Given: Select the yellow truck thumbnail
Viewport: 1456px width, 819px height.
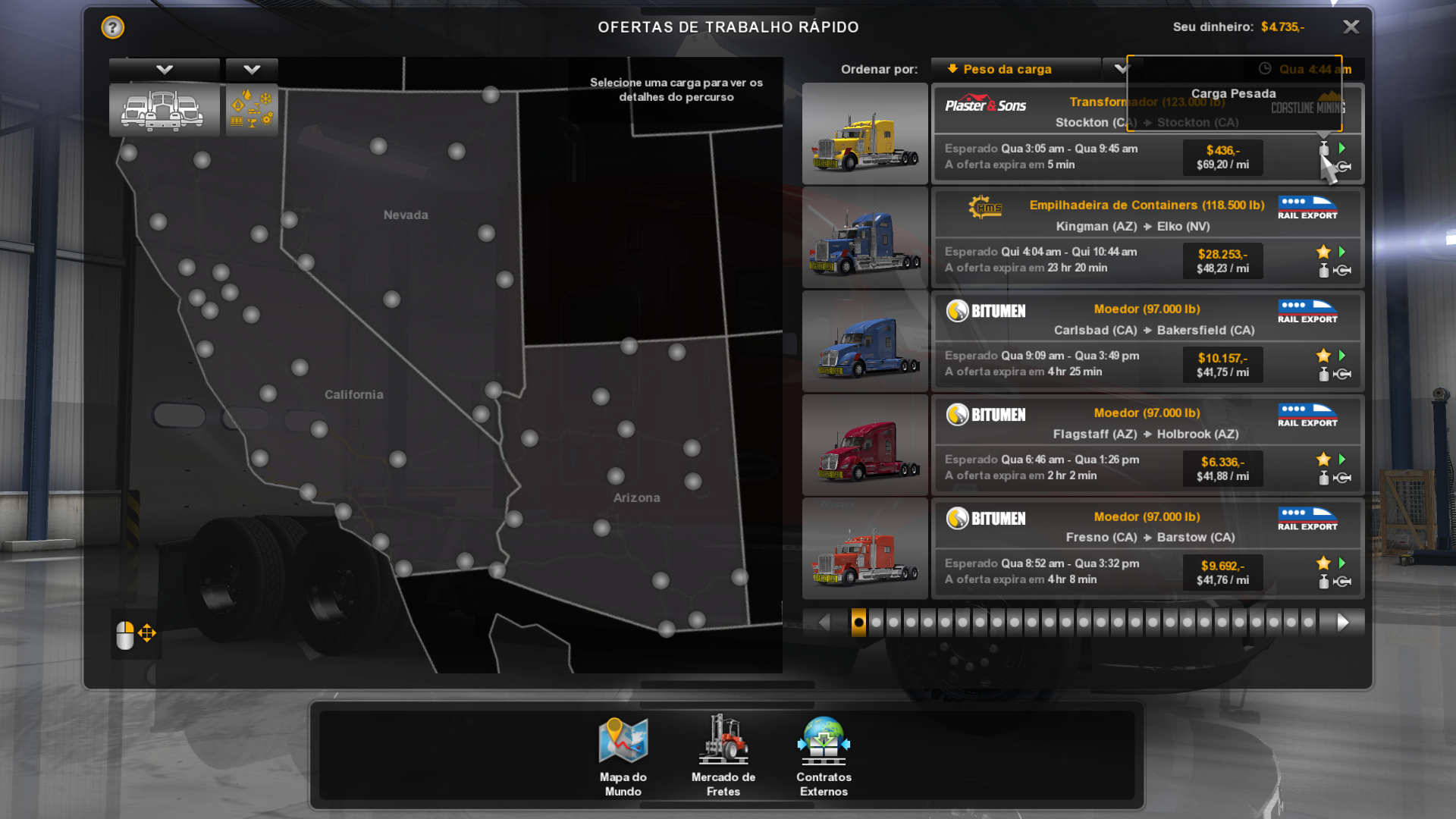Looking at the screenshot, I should click(x=865, y=134).
